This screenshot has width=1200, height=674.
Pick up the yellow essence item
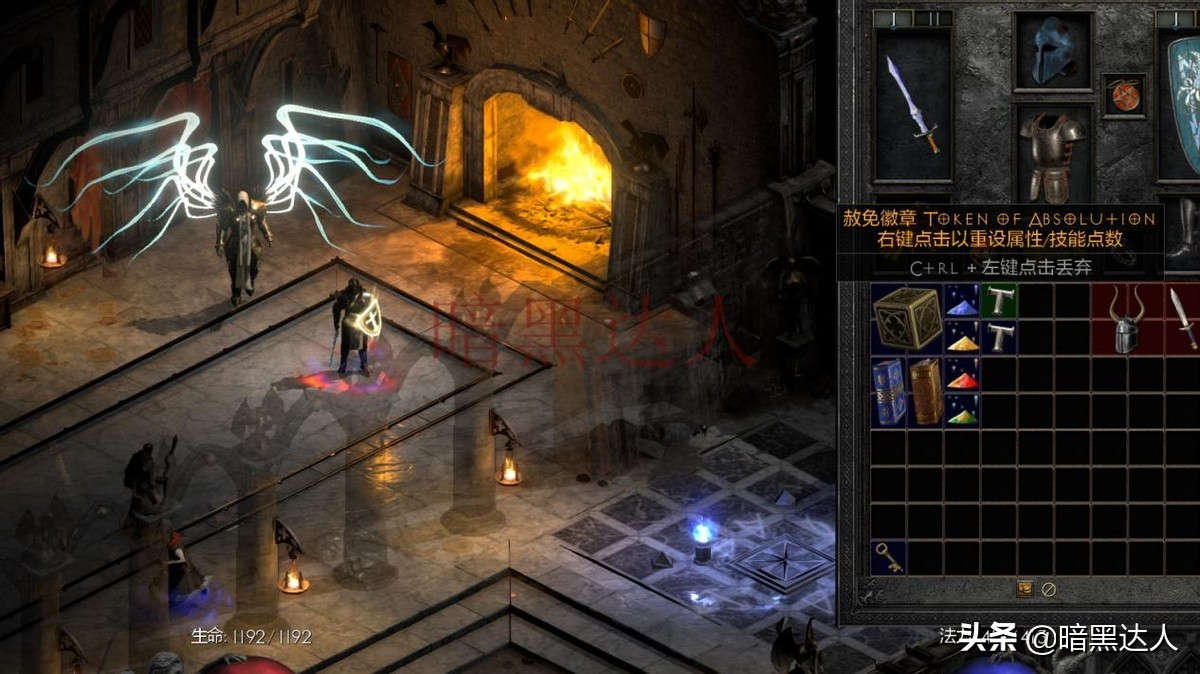click(x=963, y=337)
